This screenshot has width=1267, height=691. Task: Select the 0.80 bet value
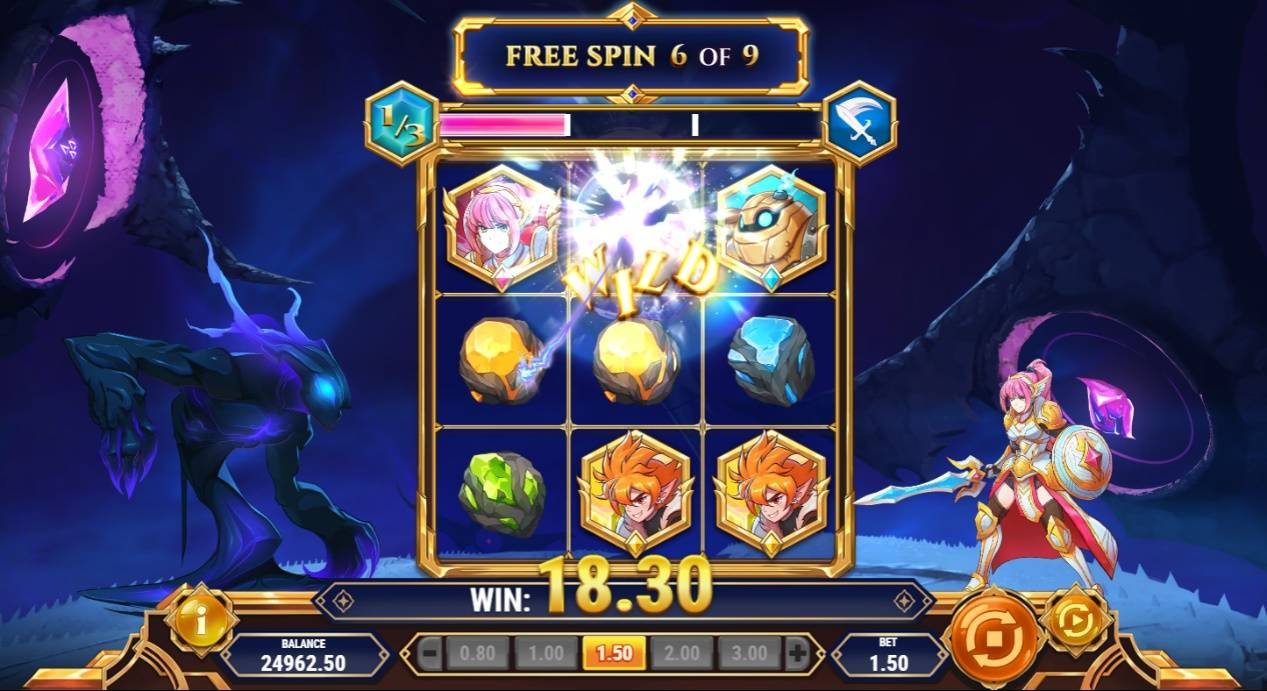pos(478,654)
